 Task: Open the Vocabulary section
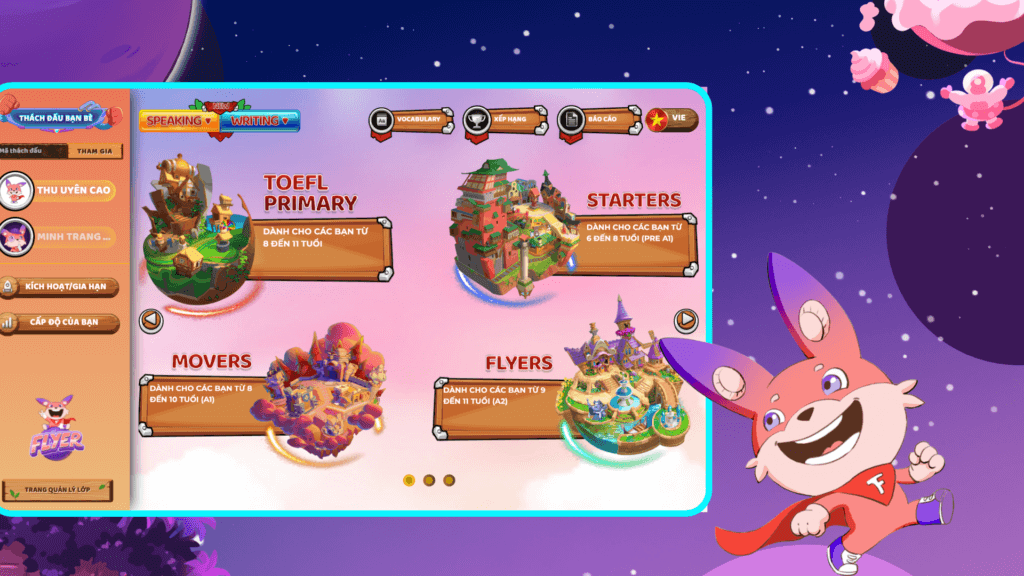click(x=407, y=120)
